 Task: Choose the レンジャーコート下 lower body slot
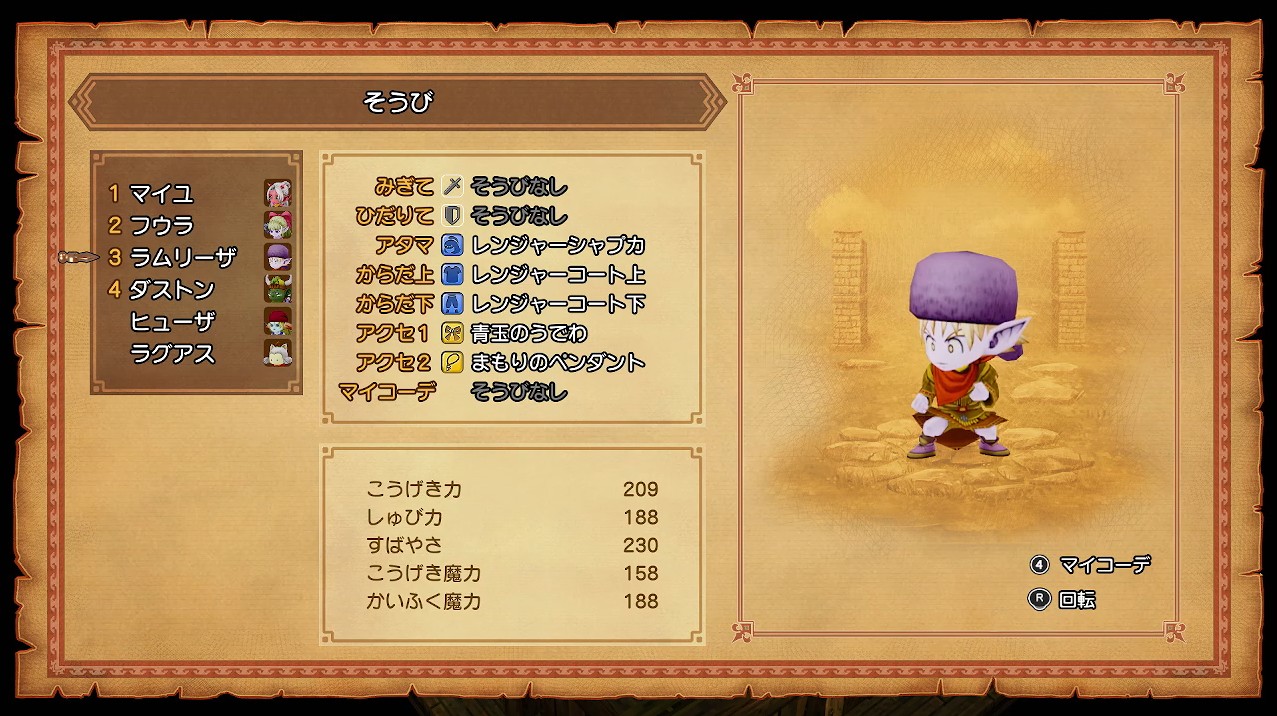557,303
